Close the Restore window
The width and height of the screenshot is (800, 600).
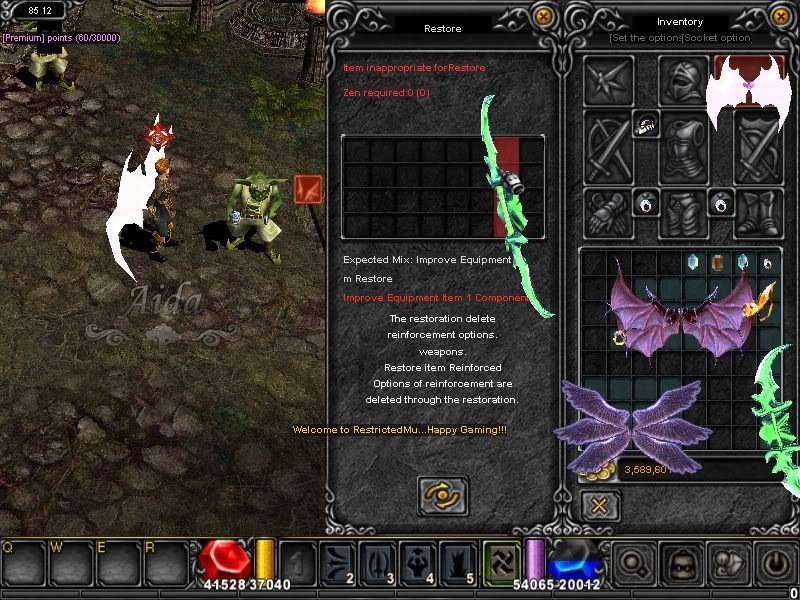543,16
